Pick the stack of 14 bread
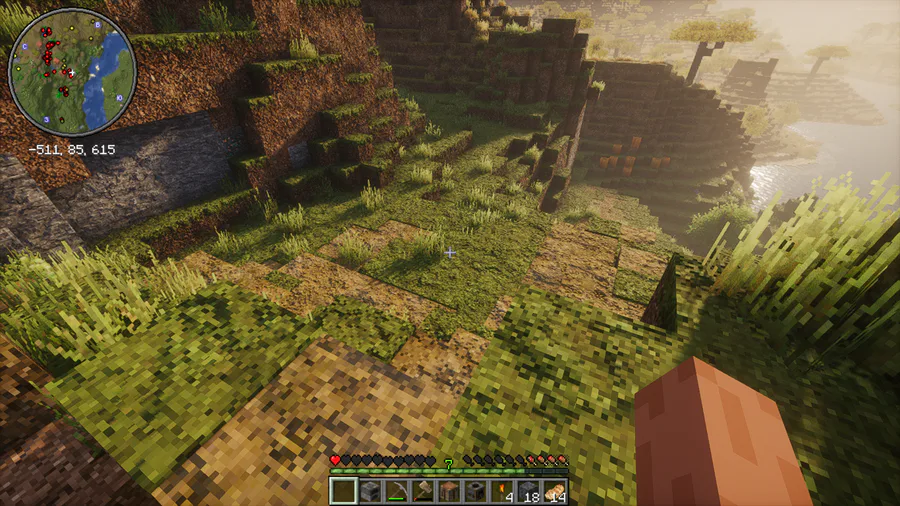This screenshot has width=900, height=506. (553, 490)
